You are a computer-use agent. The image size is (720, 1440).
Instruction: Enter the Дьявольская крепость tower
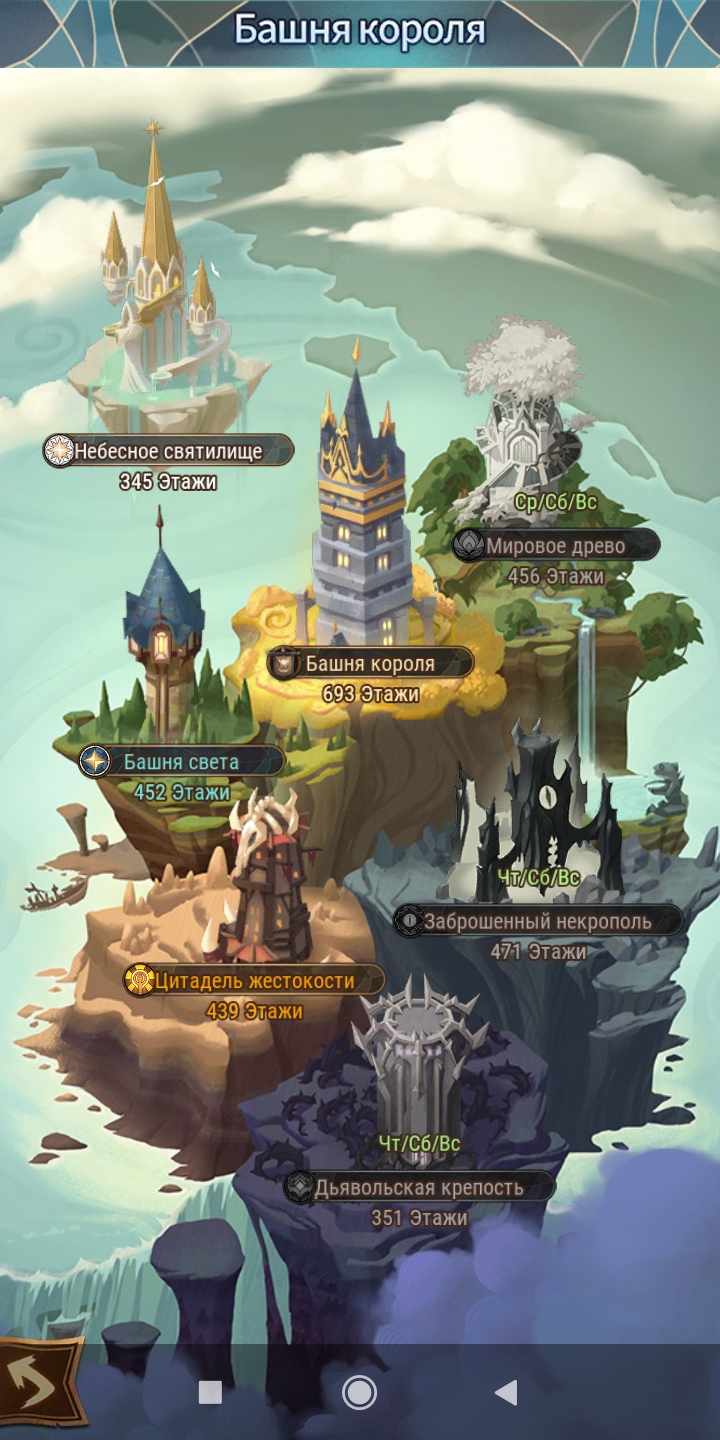pyautogui.click(x=419, y=1187)
